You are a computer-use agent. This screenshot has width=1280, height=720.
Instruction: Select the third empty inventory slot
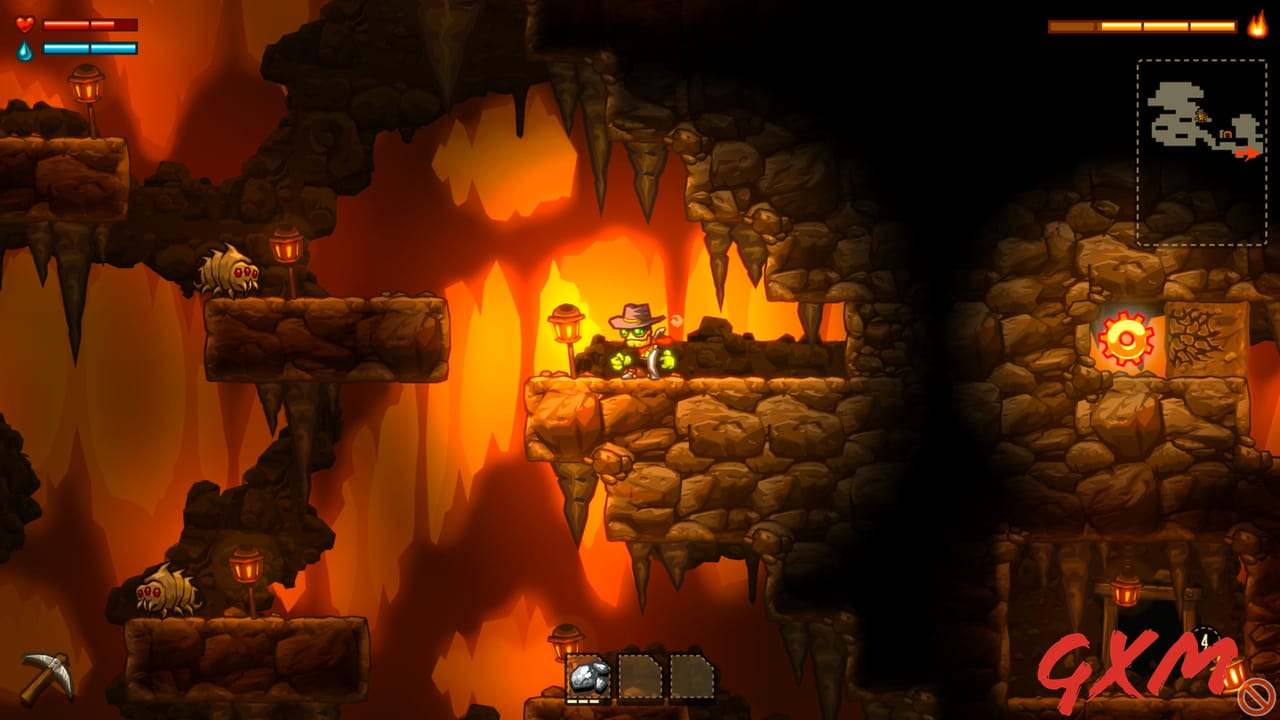(692, 677)
